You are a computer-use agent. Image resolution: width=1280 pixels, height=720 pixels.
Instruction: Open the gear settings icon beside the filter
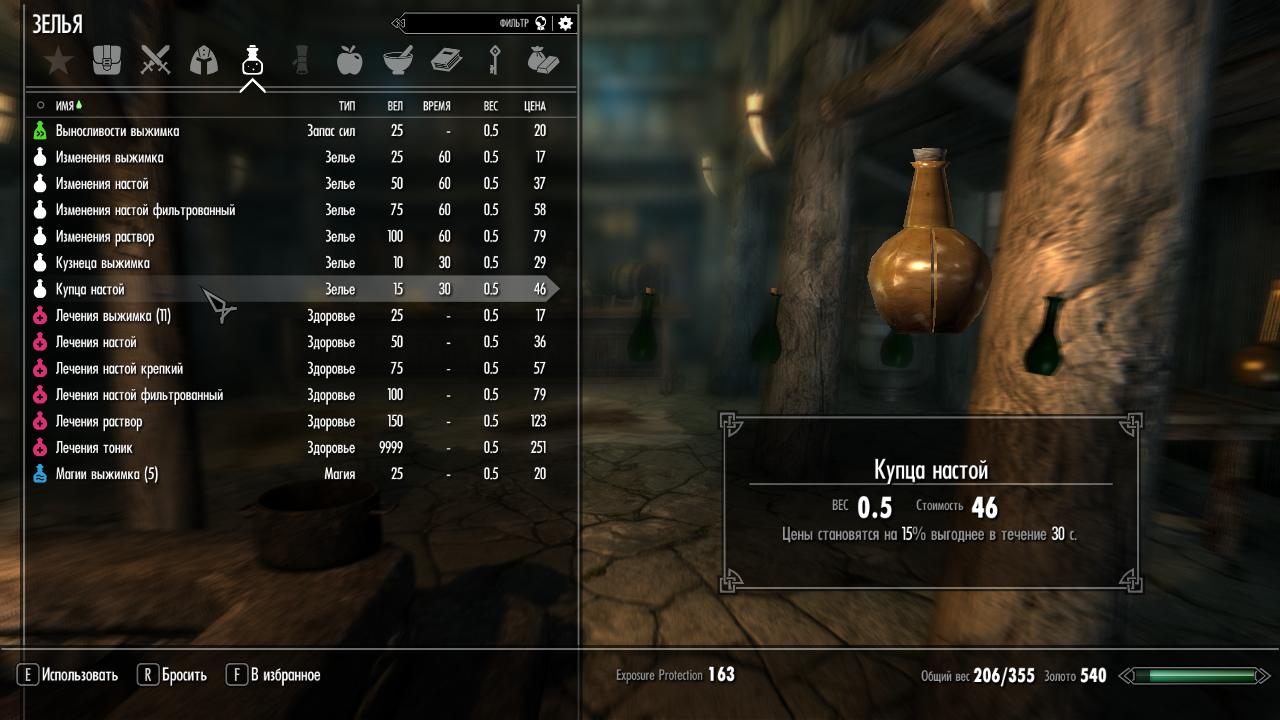click(566, 23)
